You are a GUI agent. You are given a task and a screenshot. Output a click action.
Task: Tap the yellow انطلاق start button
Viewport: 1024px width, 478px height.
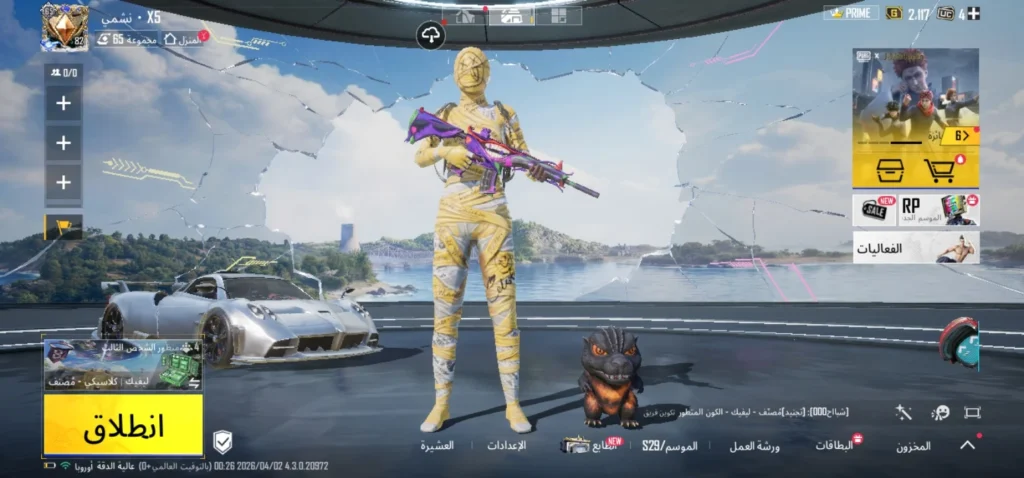[123, 425]
